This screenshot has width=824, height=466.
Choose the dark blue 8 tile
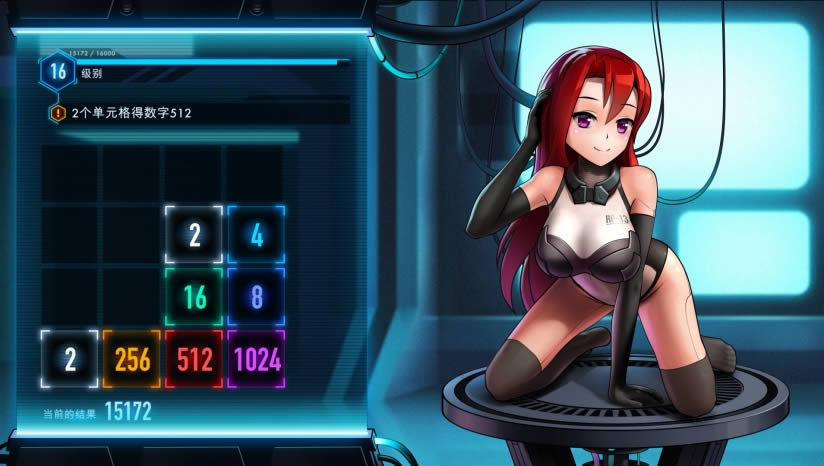[256, 297]
